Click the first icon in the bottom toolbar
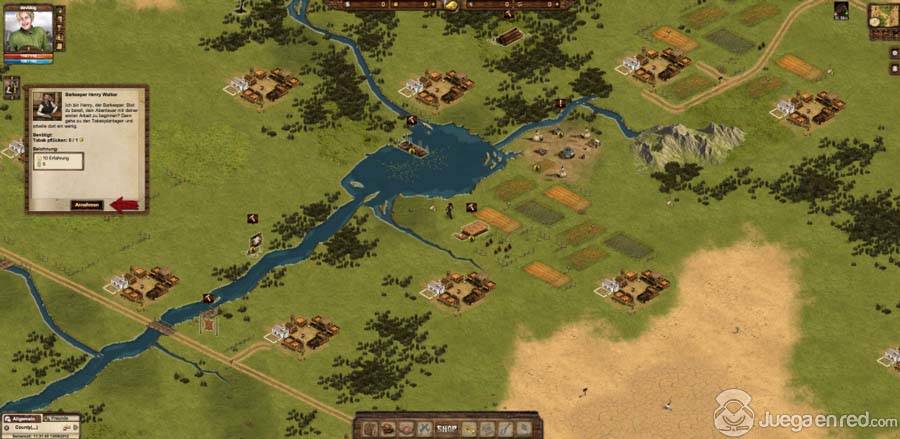 [x=369, y=430]
